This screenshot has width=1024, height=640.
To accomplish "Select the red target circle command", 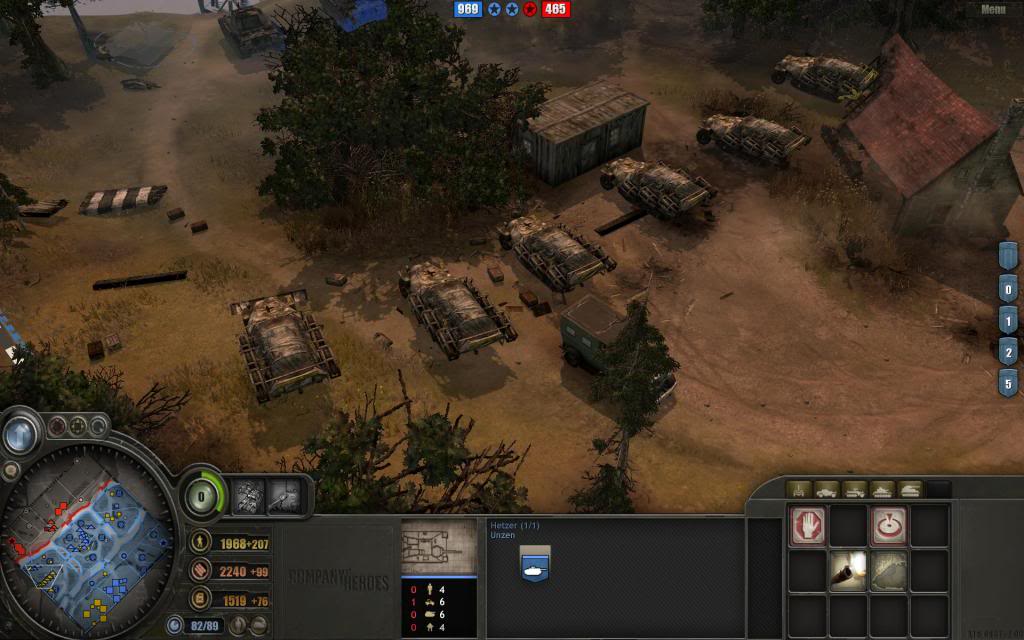I will pos(888,527).
